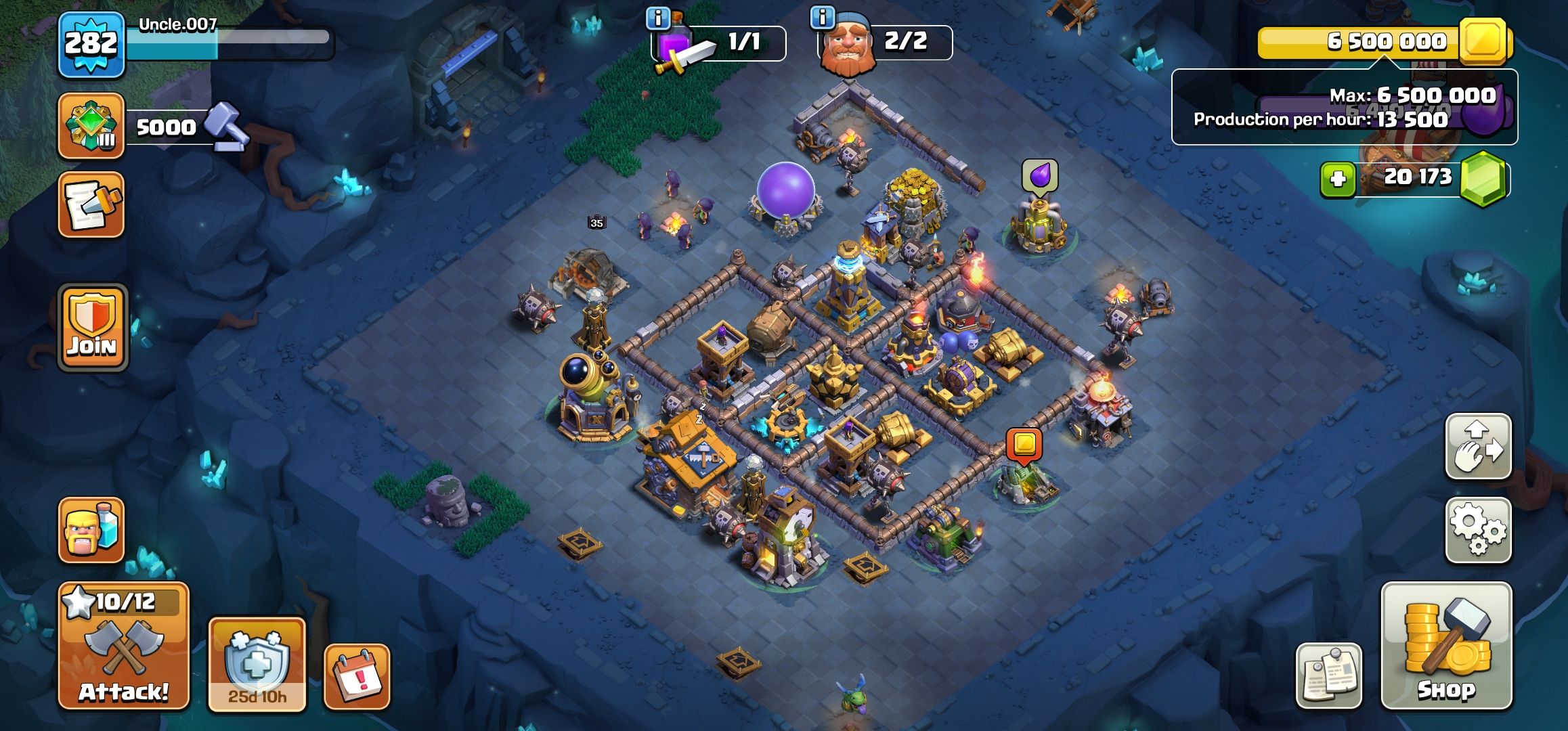The image size is (1568, 731).
Task: Collect gold from the gold bubble
Action: click(1024, 445)
